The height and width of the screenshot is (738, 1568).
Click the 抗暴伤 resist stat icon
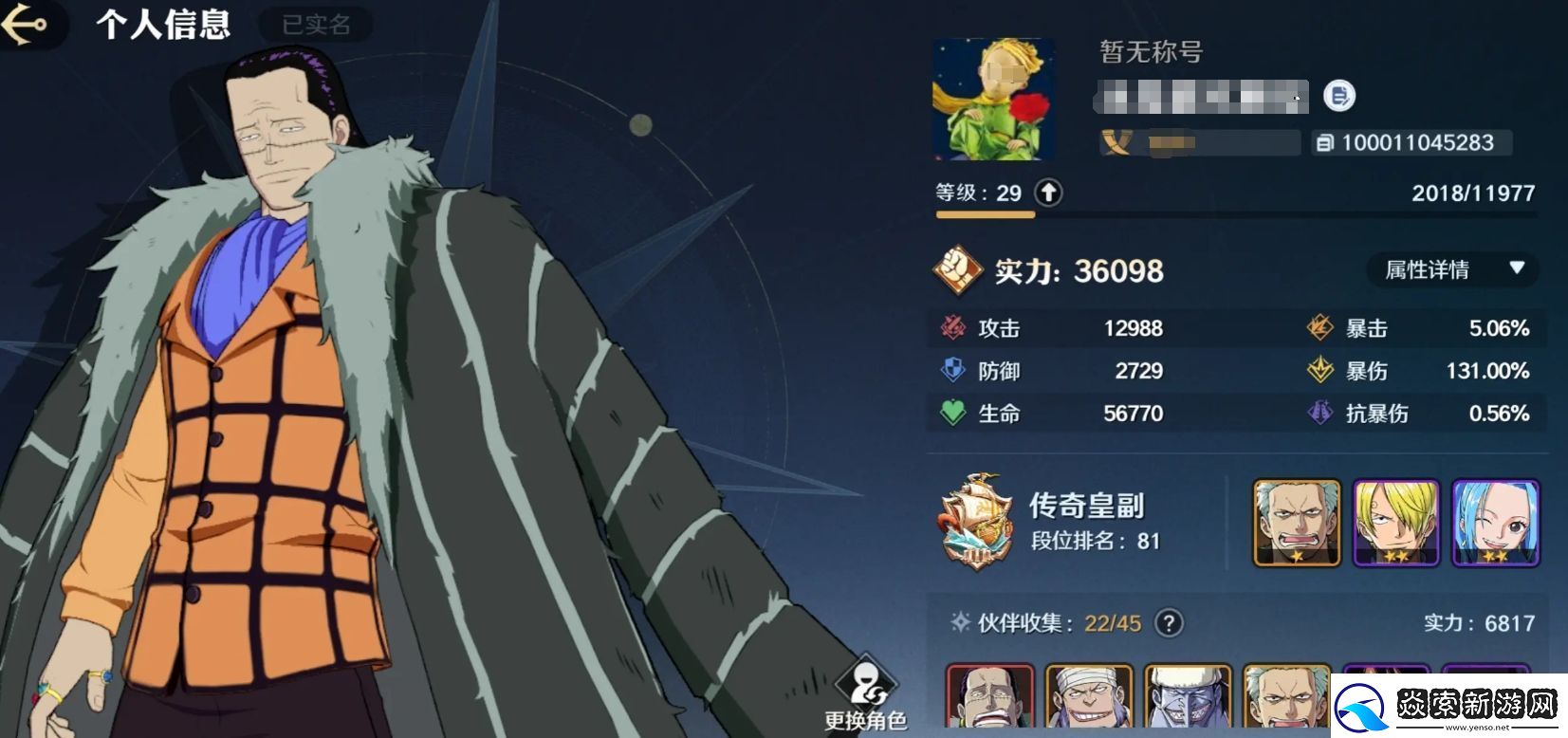pyautogui.click(x=1319, y=414)
